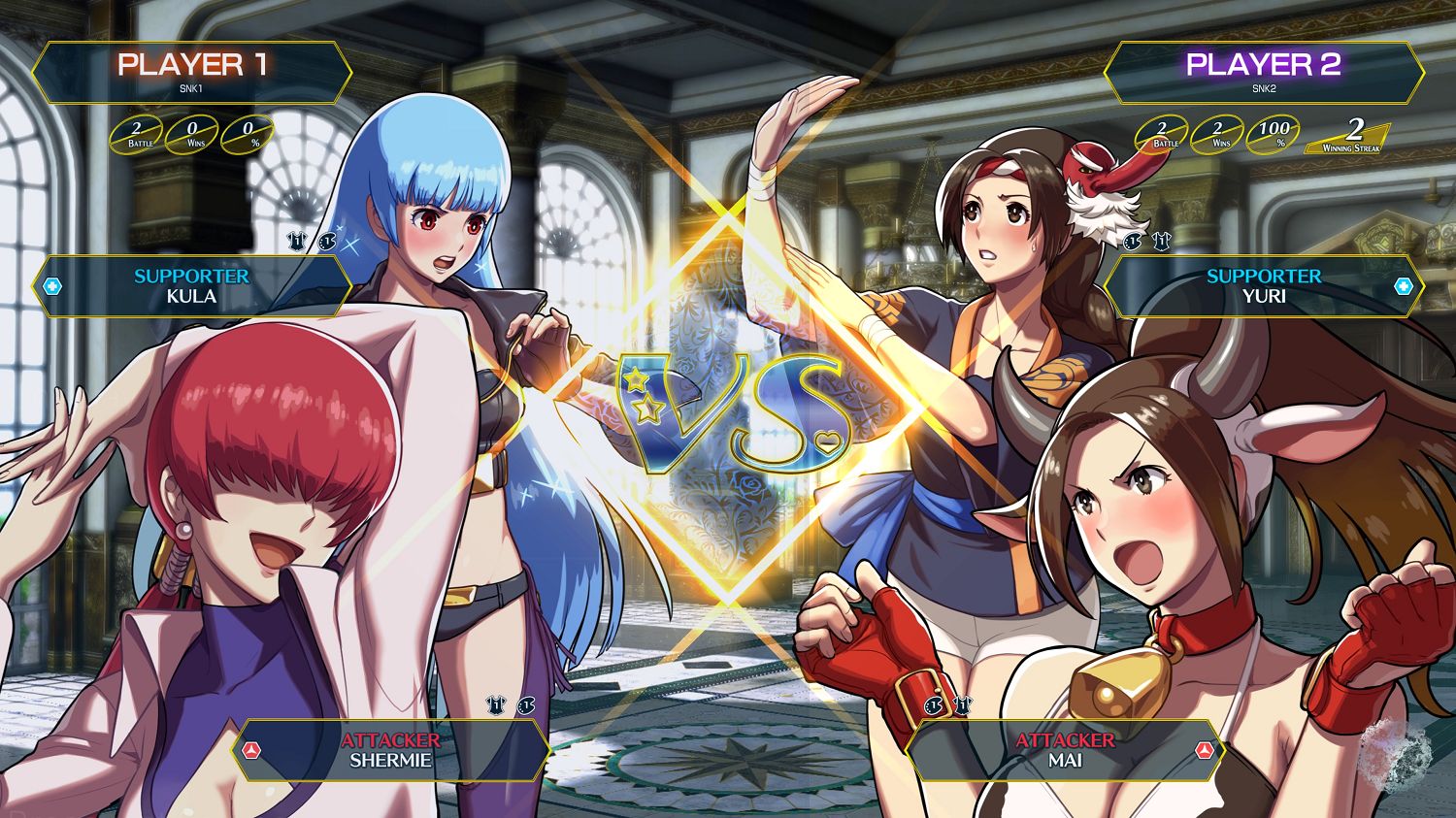Viewport: 1456px width, 818px height.
Task: Select the Player 2 name banner
Action: [x=1263, y=73]
